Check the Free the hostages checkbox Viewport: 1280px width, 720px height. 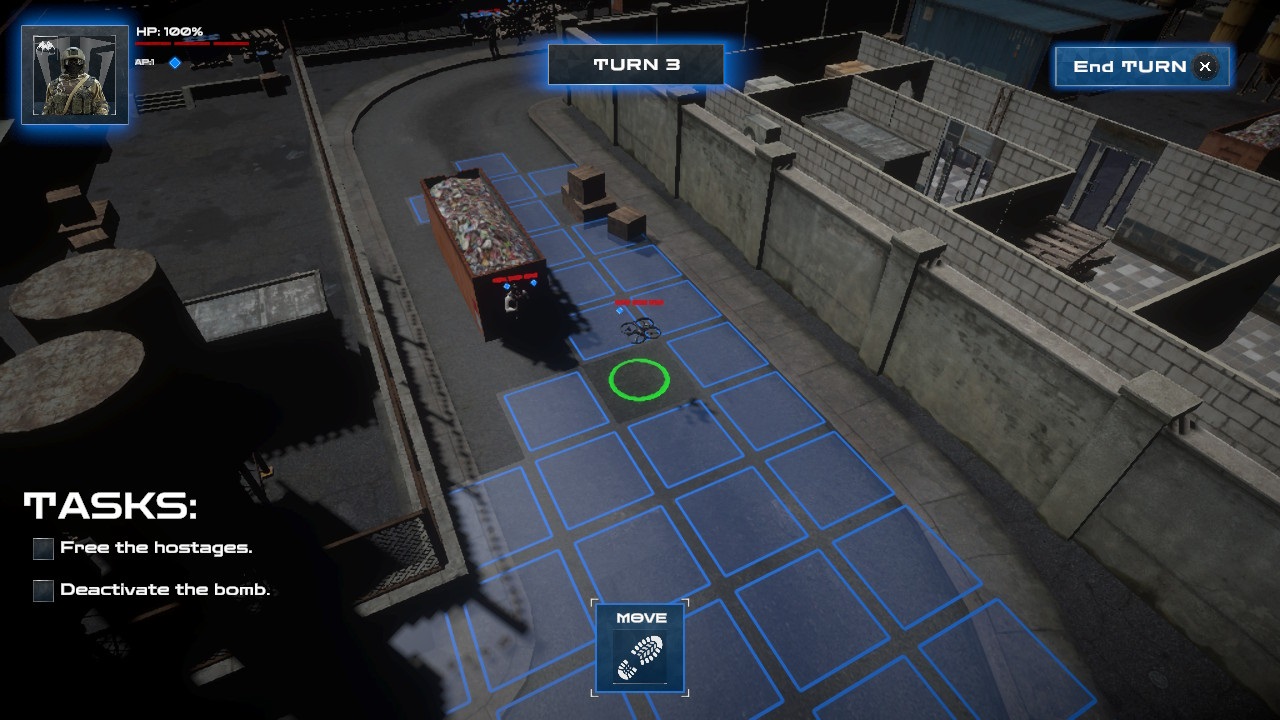pos(41,548)
